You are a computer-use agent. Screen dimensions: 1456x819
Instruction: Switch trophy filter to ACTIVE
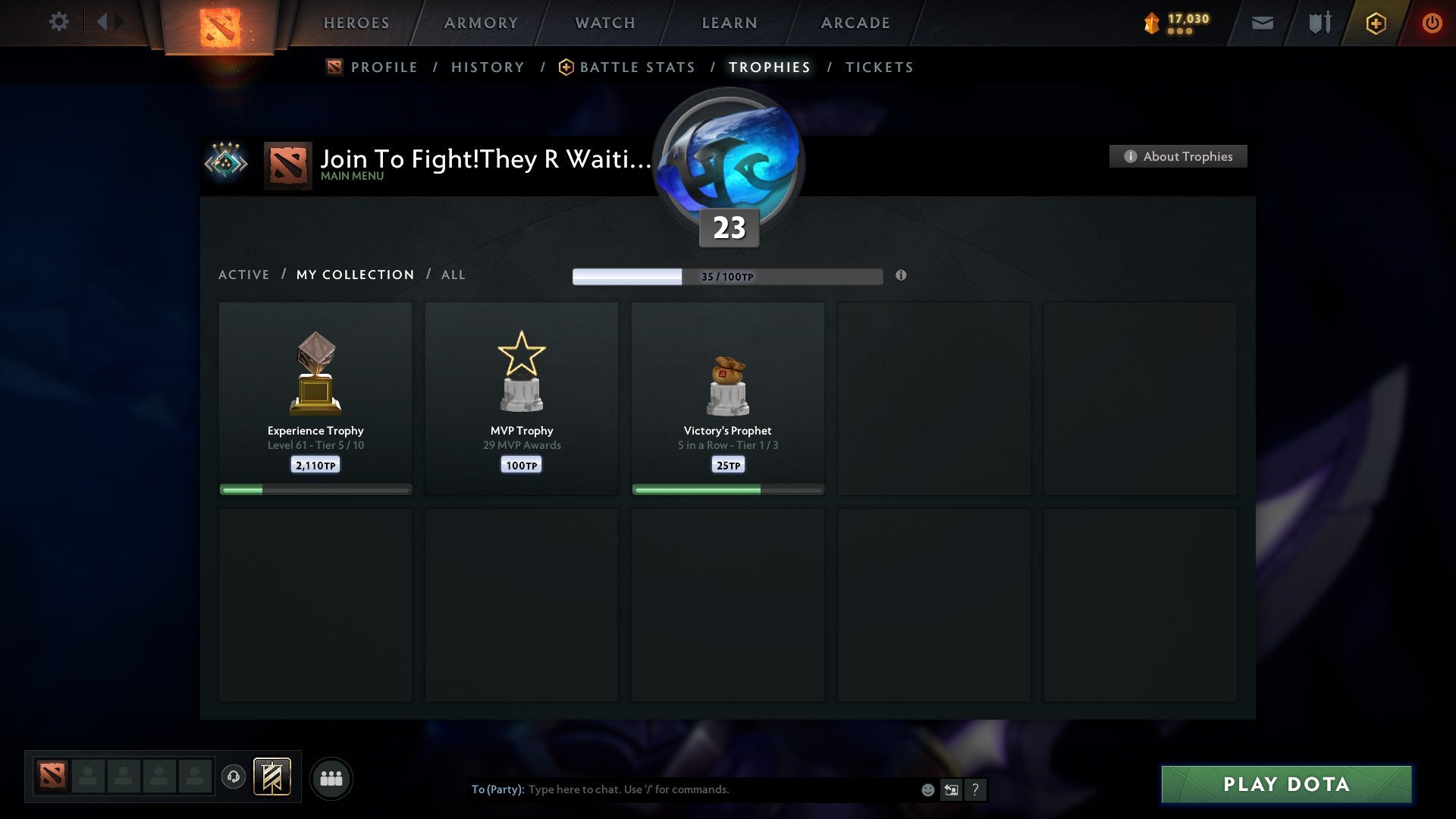[x=244, y=275]
